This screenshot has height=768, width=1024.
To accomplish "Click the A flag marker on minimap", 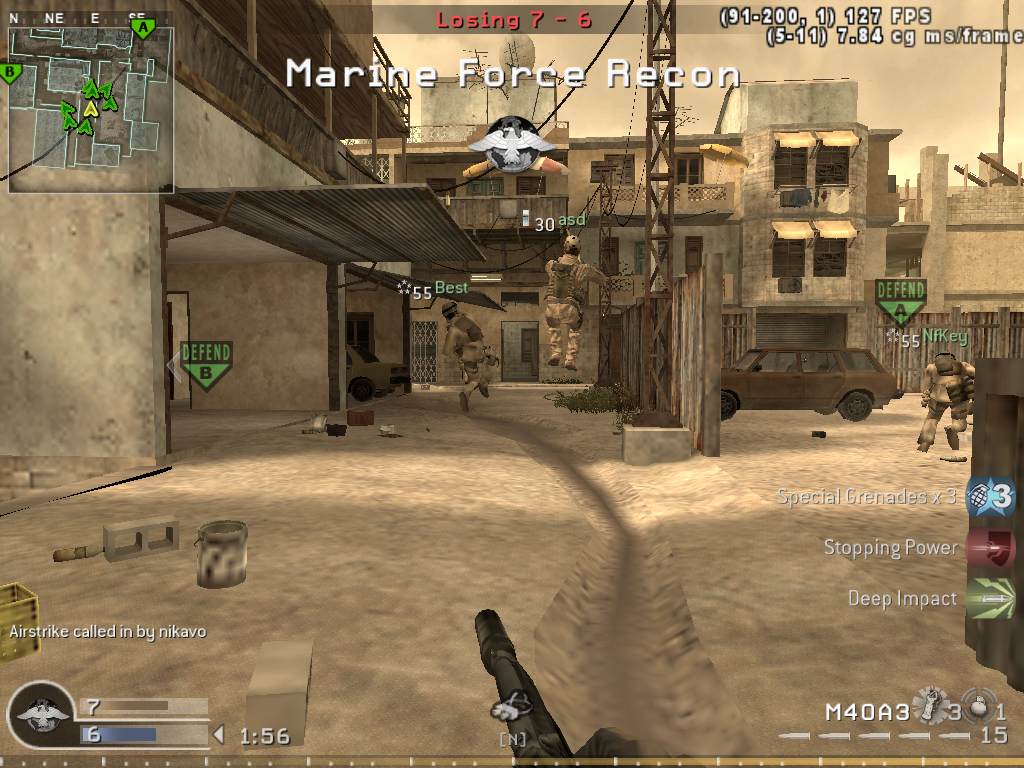I will [143, 28].
